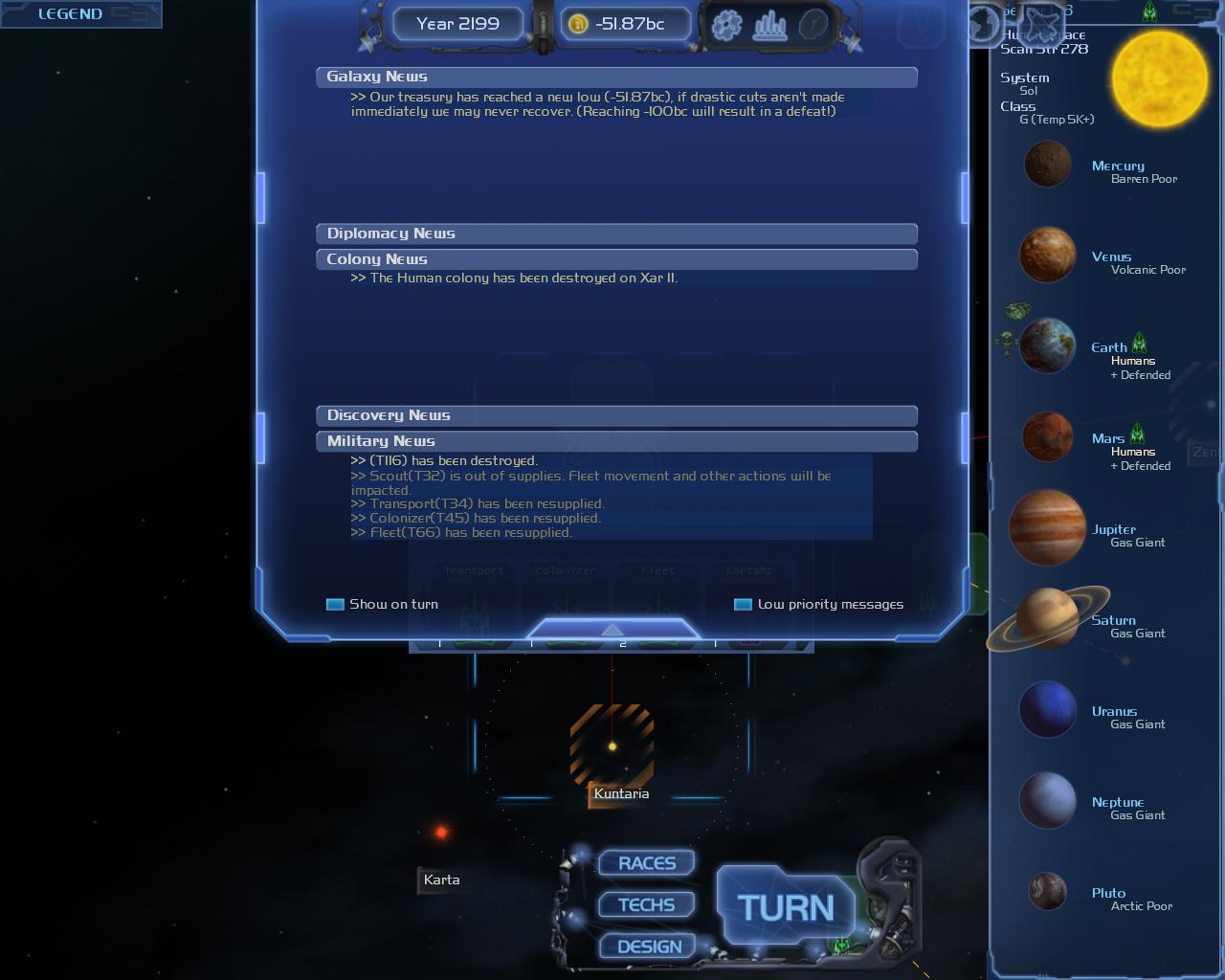Select the Military News header

pyautogui.click(x=616, y=441)
